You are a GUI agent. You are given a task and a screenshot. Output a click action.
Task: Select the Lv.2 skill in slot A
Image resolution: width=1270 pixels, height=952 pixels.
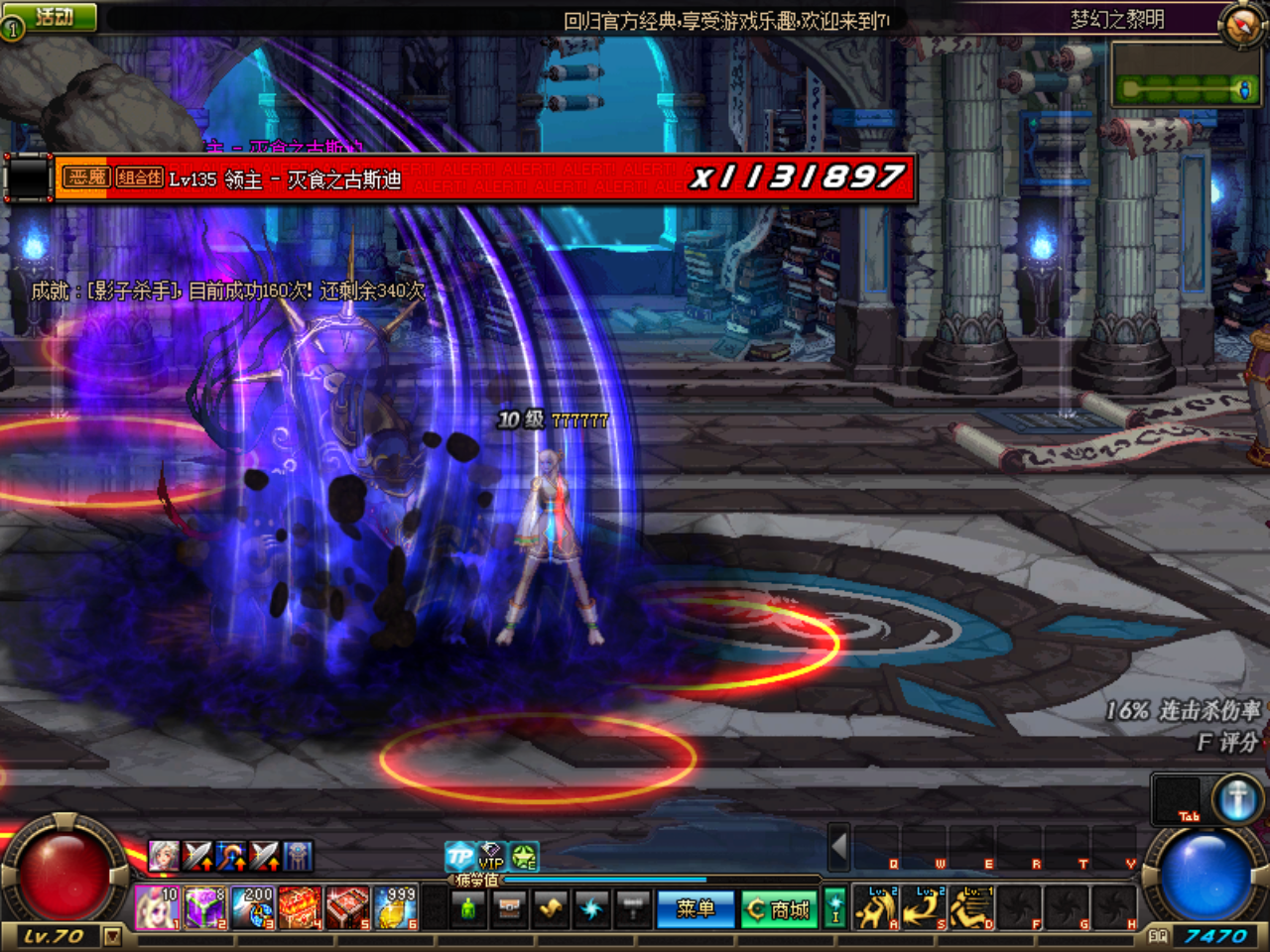coord(874,907)
